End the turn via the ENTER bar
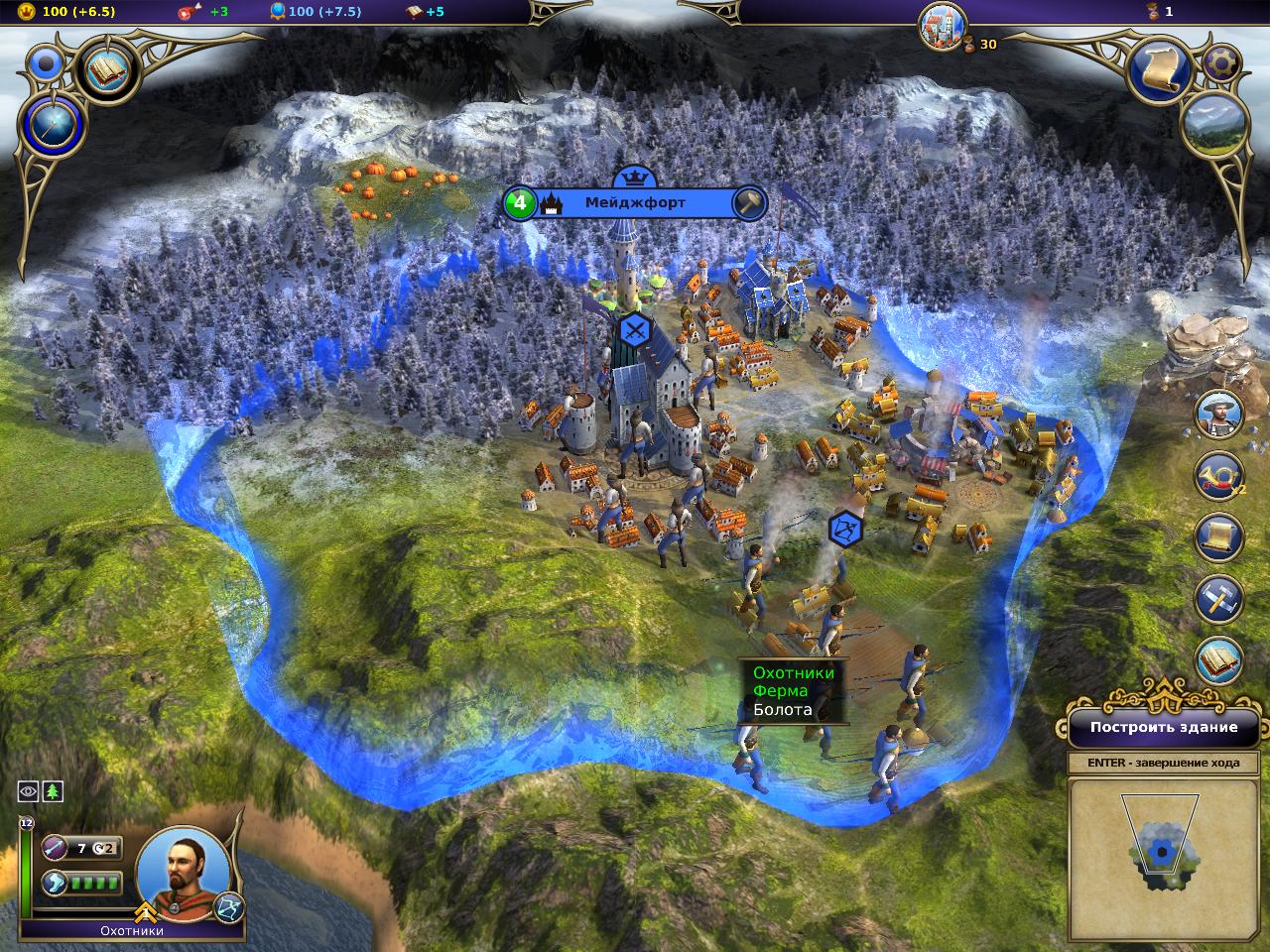The height and width of the screenshot is (952, 1270). click(1164, 763)
